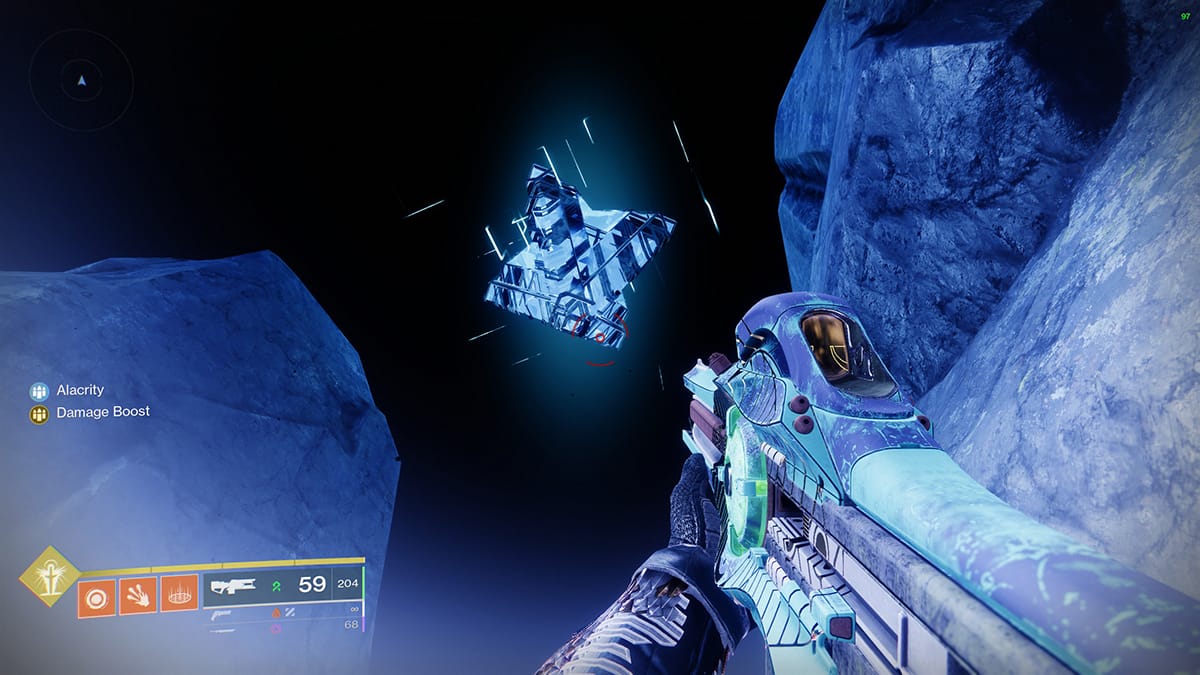This screenshot has height=675, width=1200.
Task: Select the Damage Boost buff icon
Action: [x=39, y=413]
